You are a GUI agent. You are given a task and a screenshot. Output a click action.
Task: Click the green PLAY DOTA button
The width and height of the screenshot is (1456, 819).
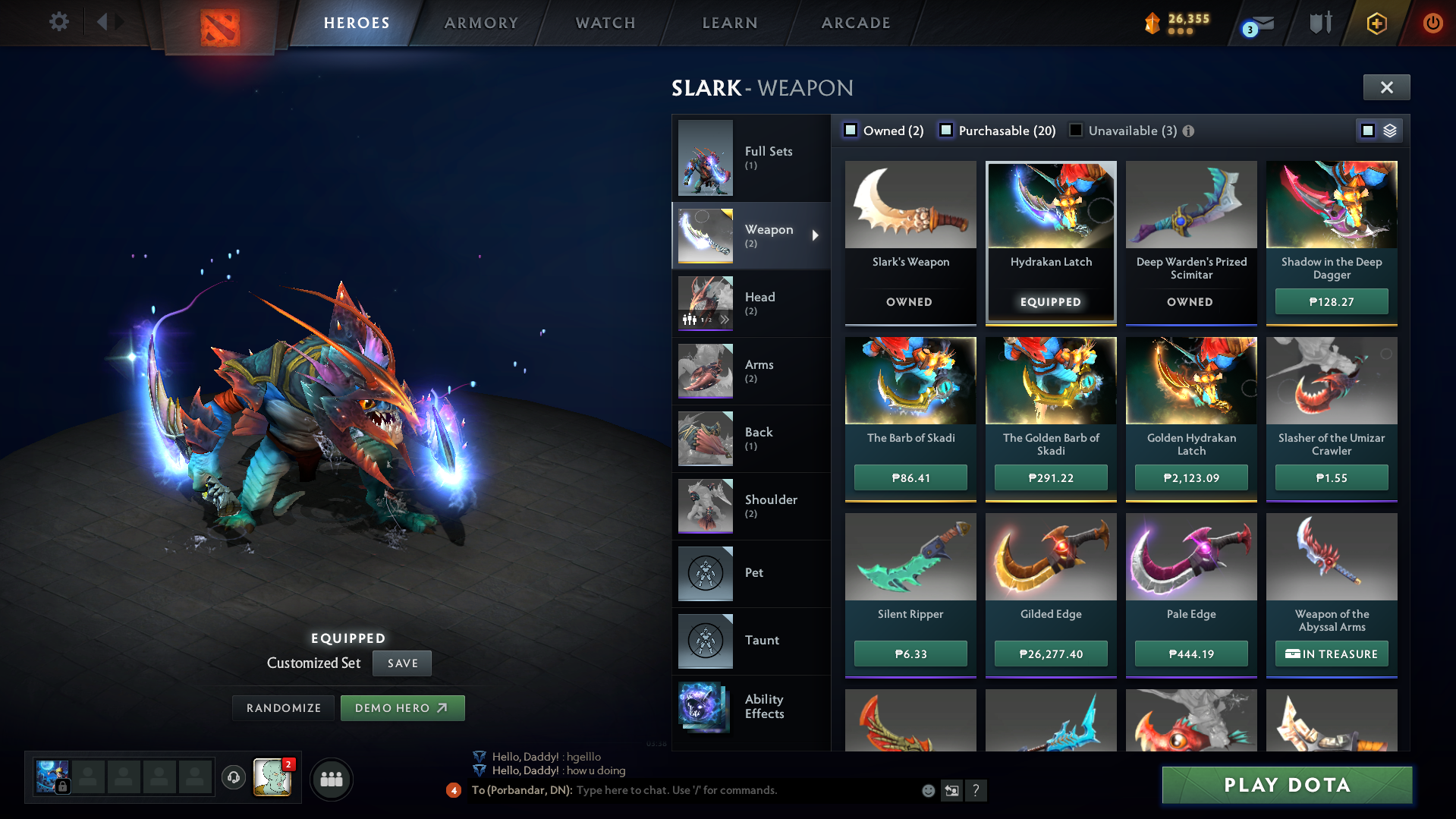point(1286,785)
